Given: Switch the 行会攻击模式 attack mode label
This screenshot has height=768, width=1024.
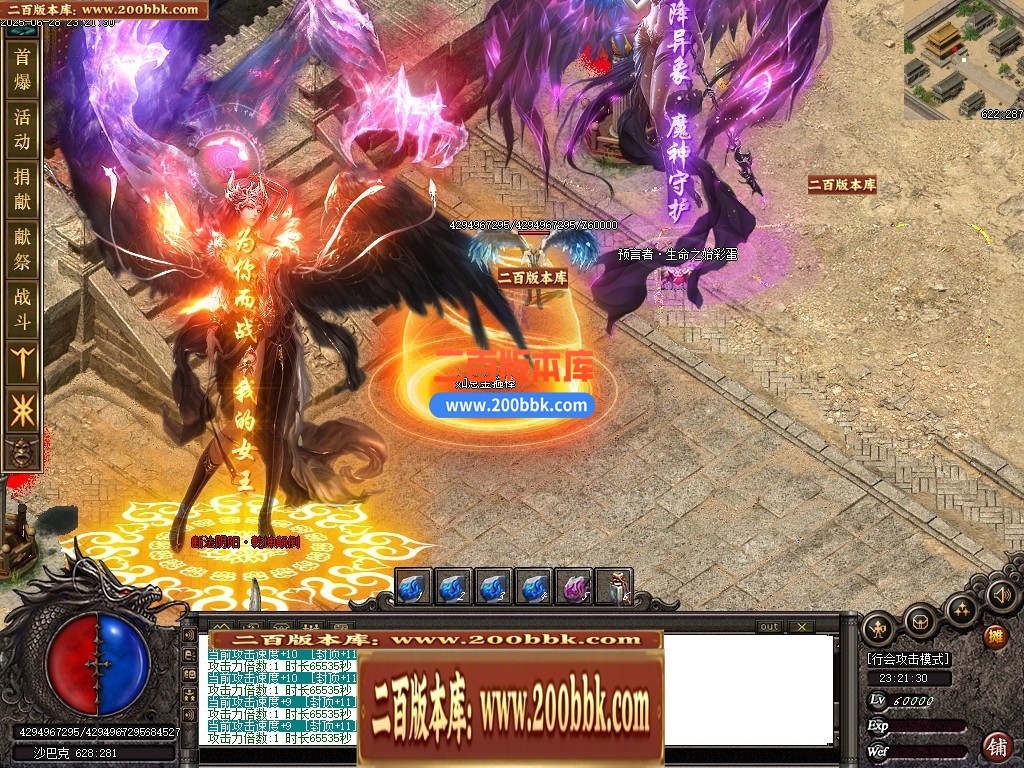Looking at the screenshot, I should click(x=908, y=659).
